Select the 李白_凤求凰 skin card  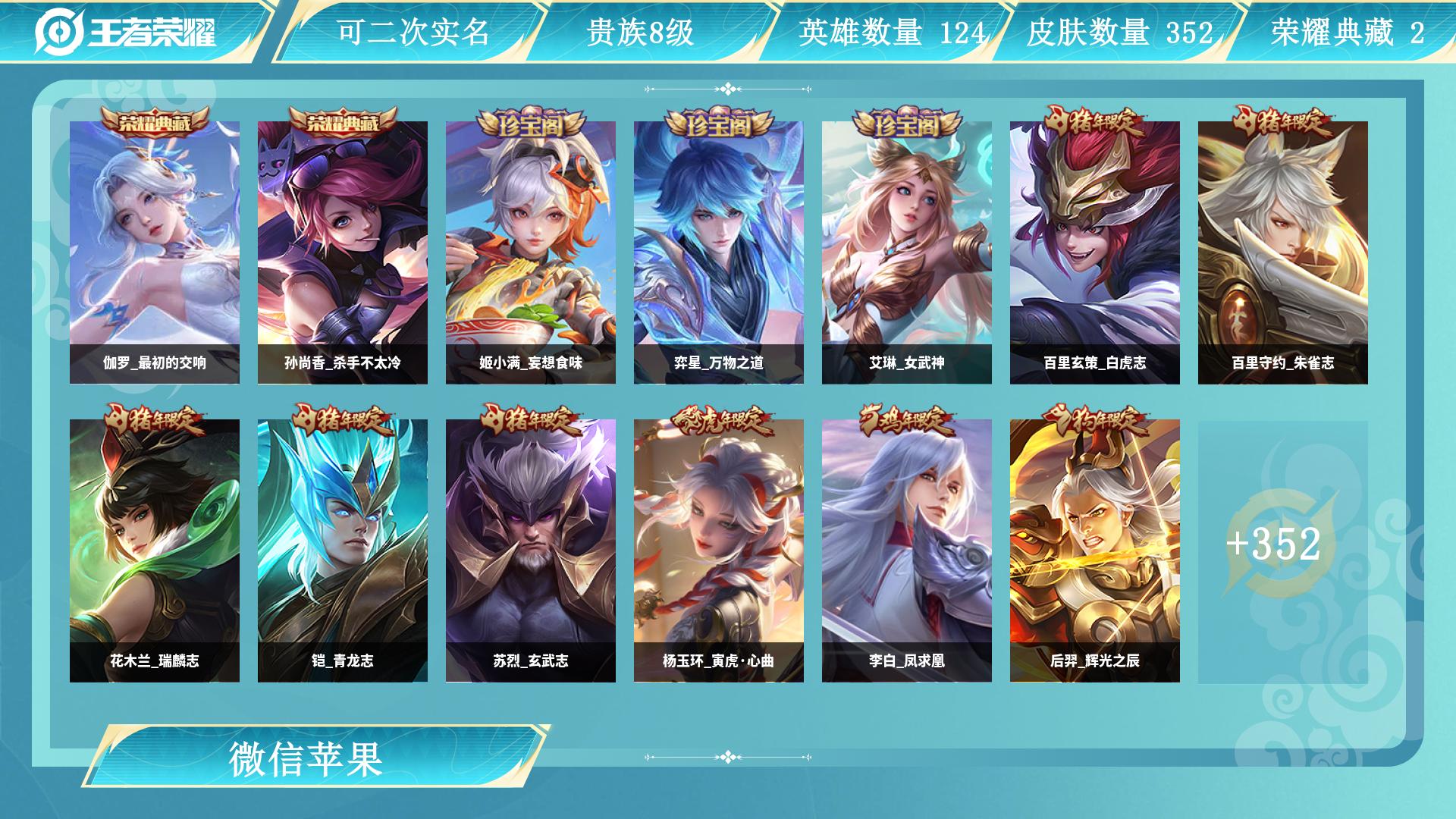907,551
